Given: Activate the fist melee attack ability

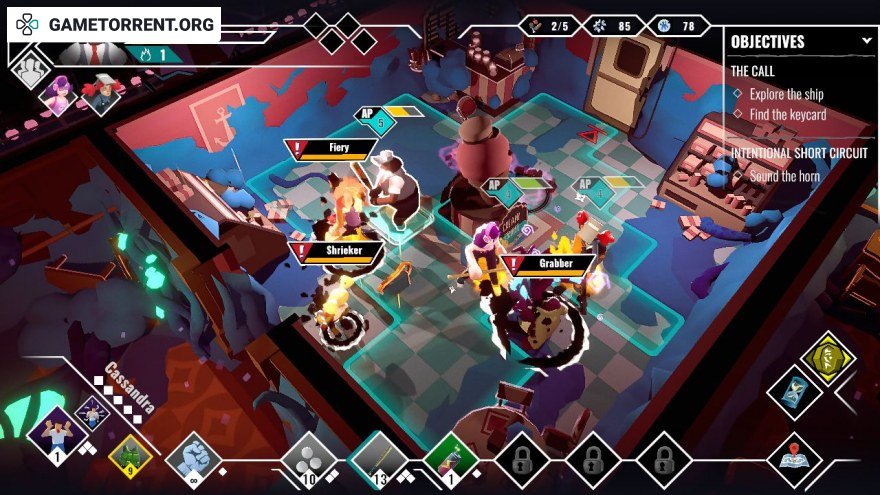Looking at the screenshot, I should click(x=192, y=458).
